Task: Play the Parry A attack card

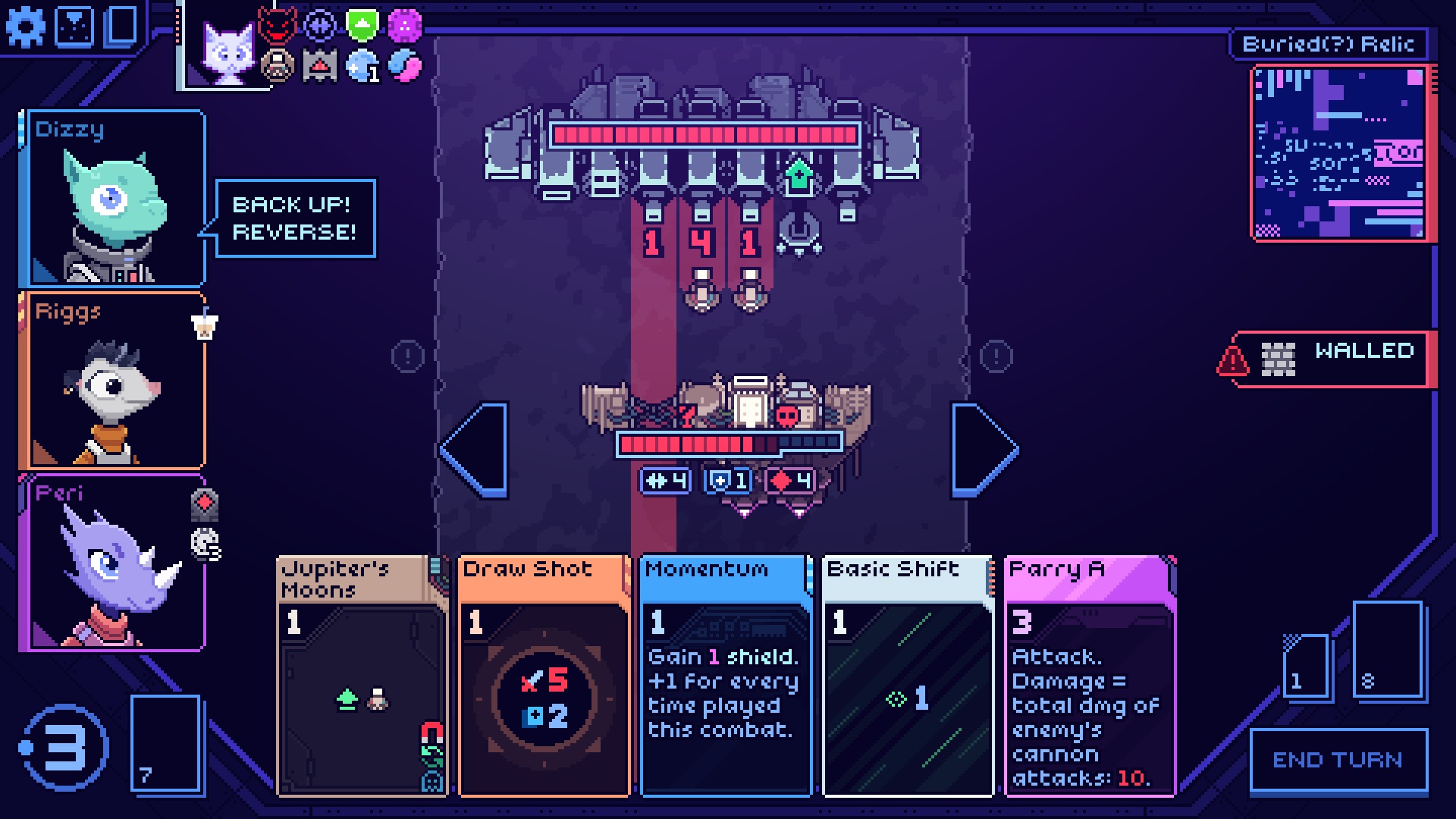Action: coord(1090,675)
